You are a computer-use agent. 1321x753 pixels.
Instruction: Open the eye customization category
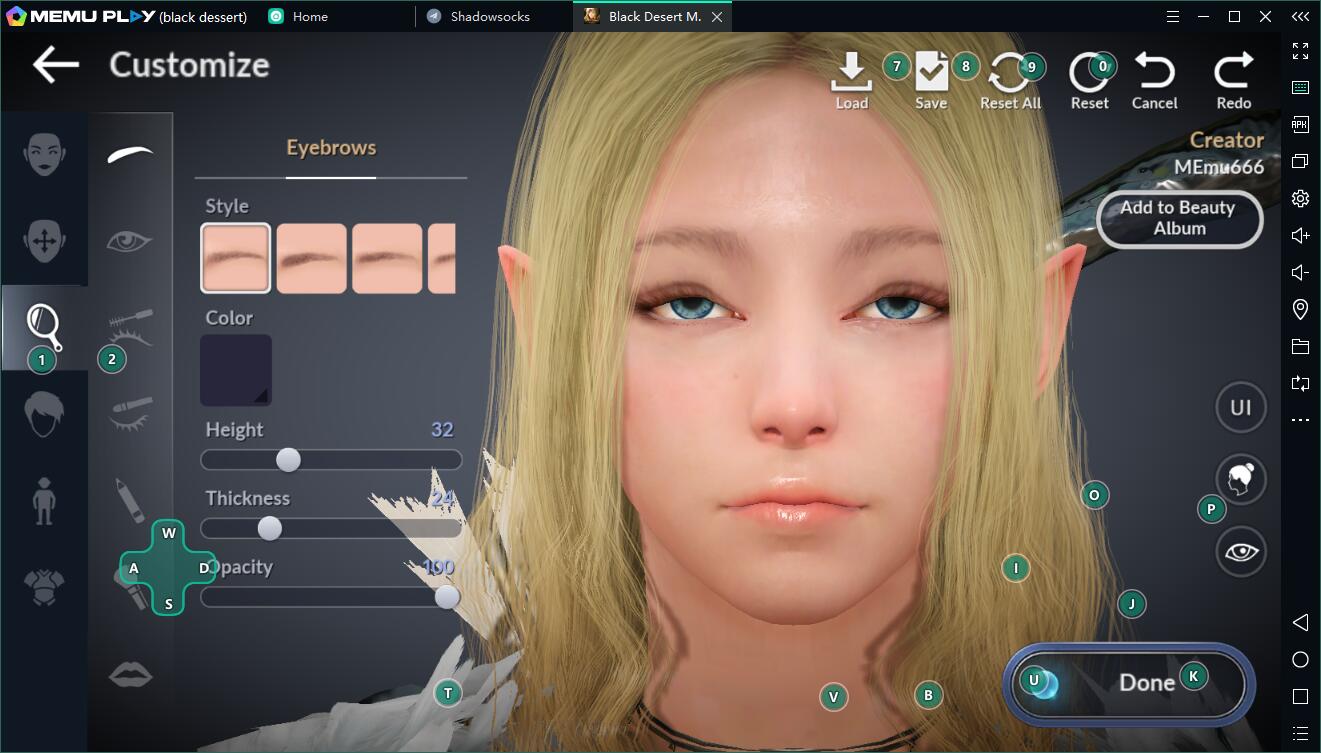pos(130,241)
